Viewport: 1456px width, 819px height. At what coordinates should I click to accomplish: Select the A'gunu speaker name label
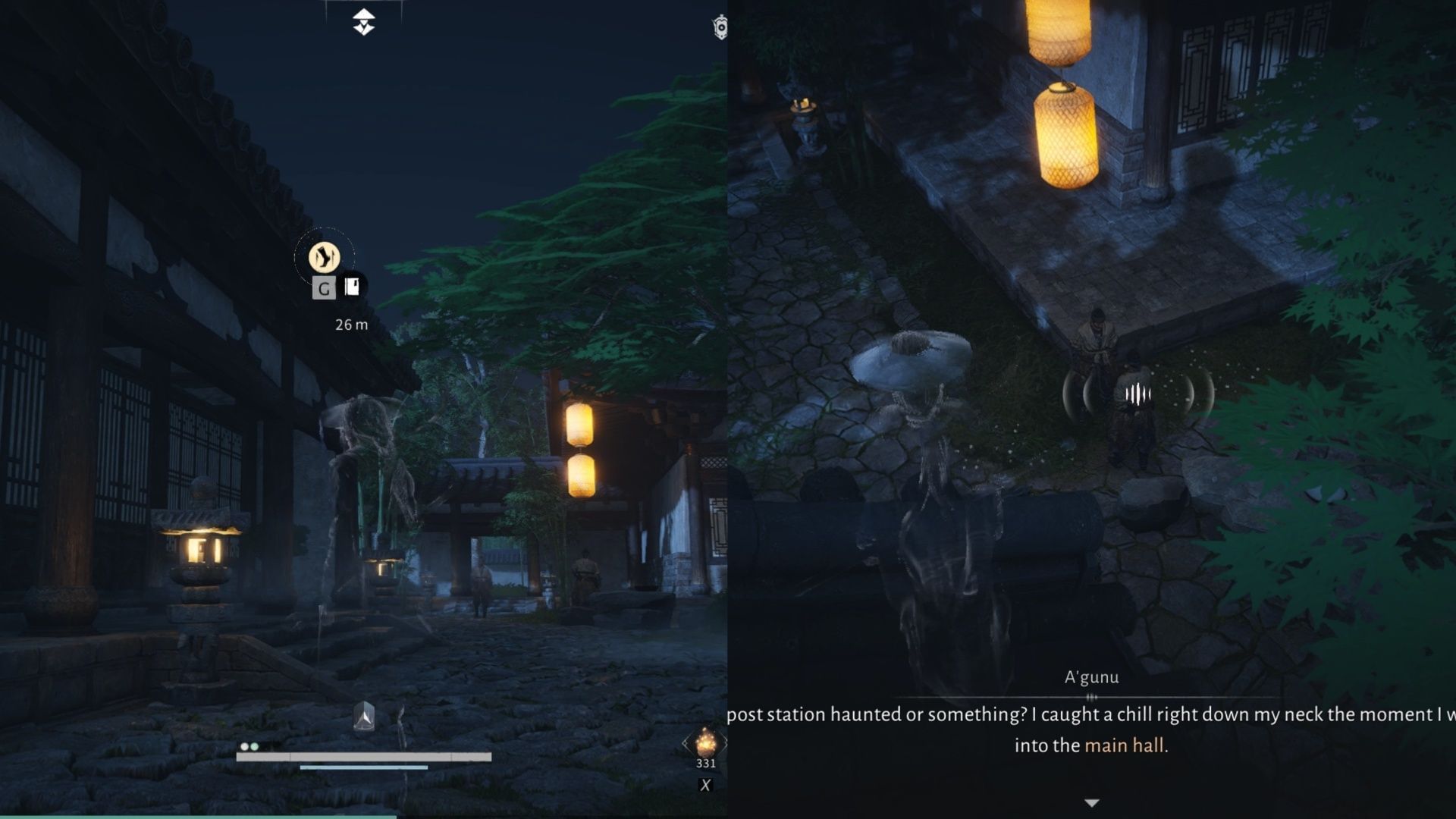[x=1092, y=677]
